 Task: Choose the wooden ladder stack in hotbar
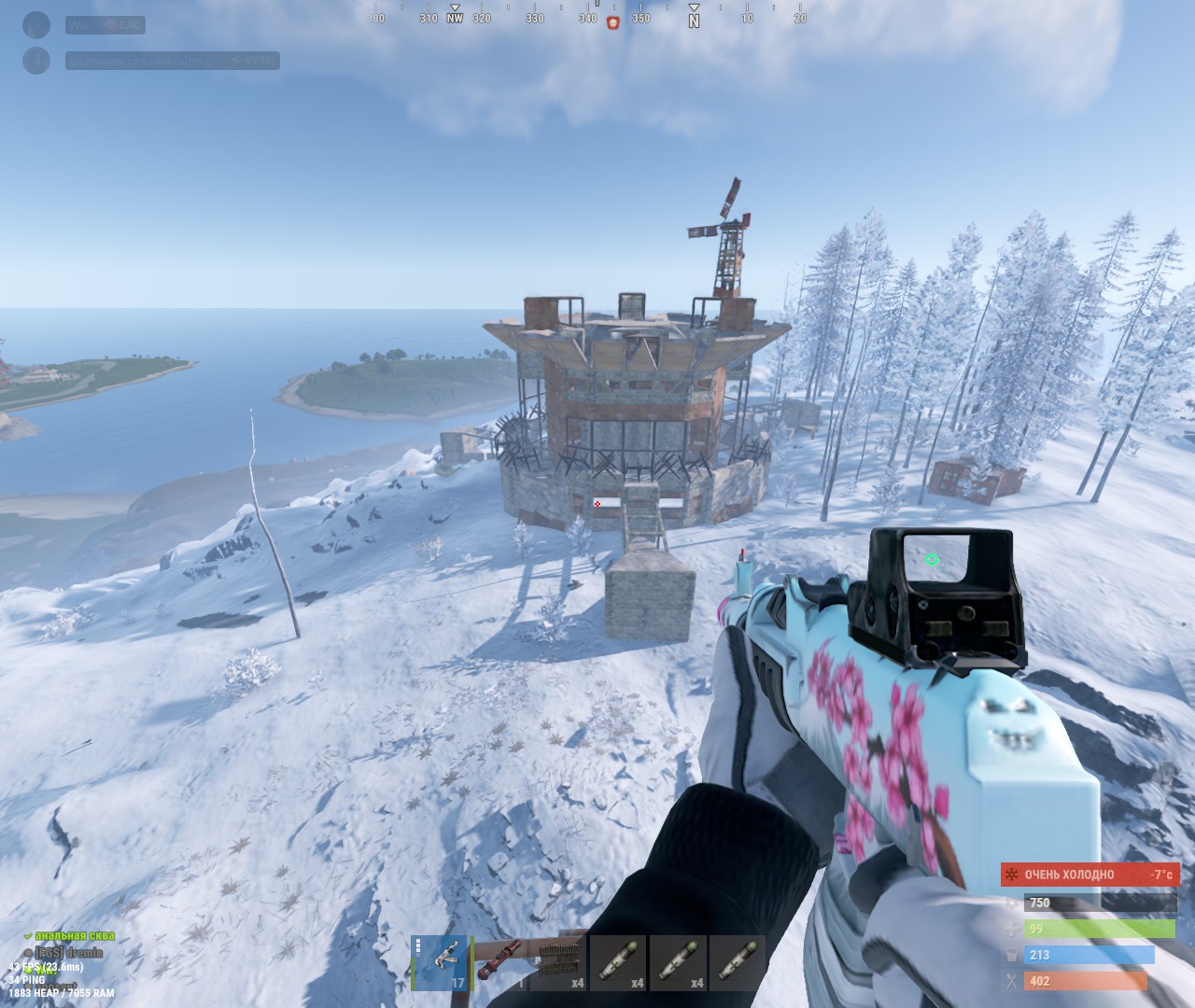point(559,963)
